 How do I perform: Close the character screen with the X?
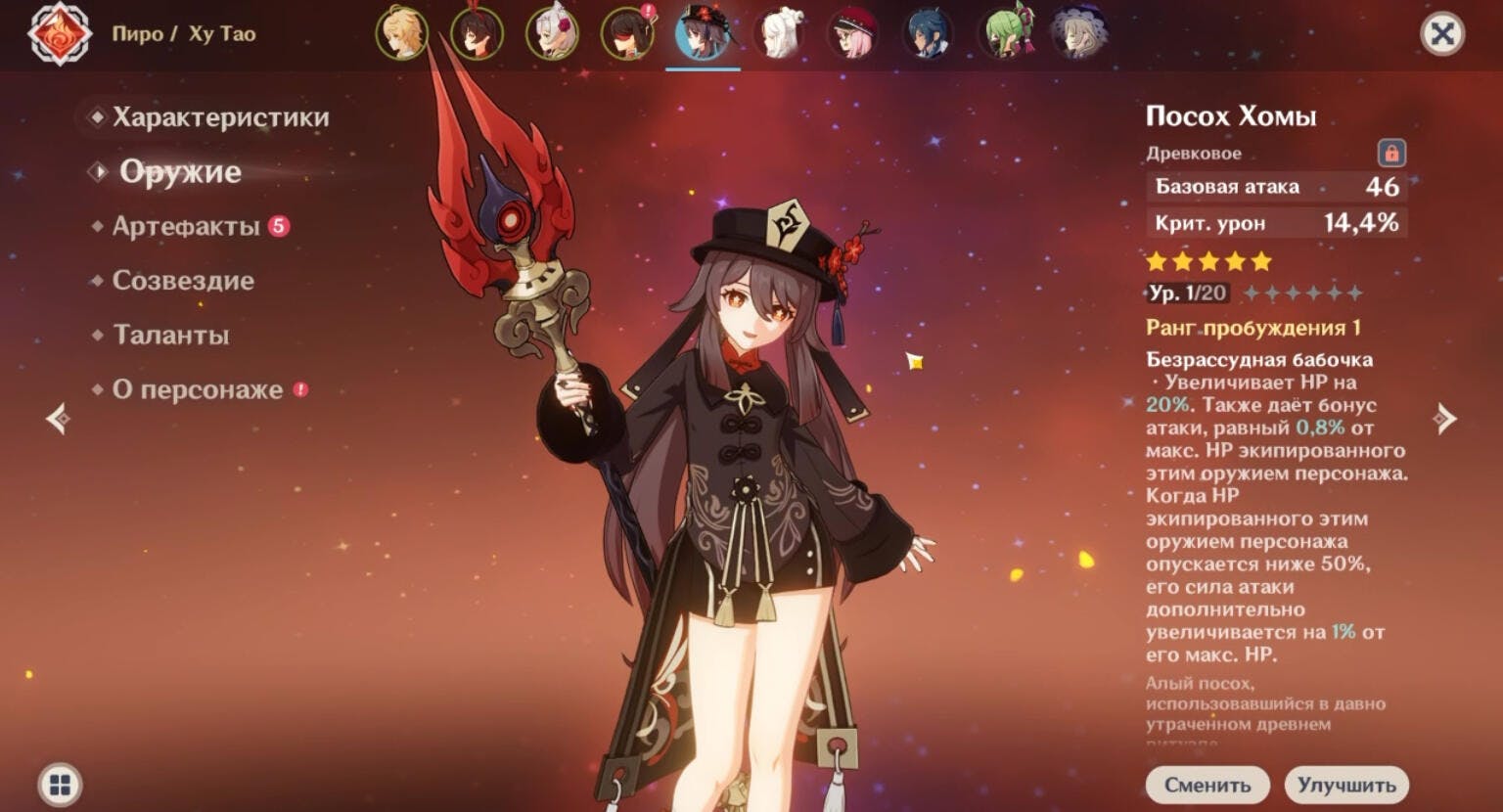click(x=1442, y=34)
